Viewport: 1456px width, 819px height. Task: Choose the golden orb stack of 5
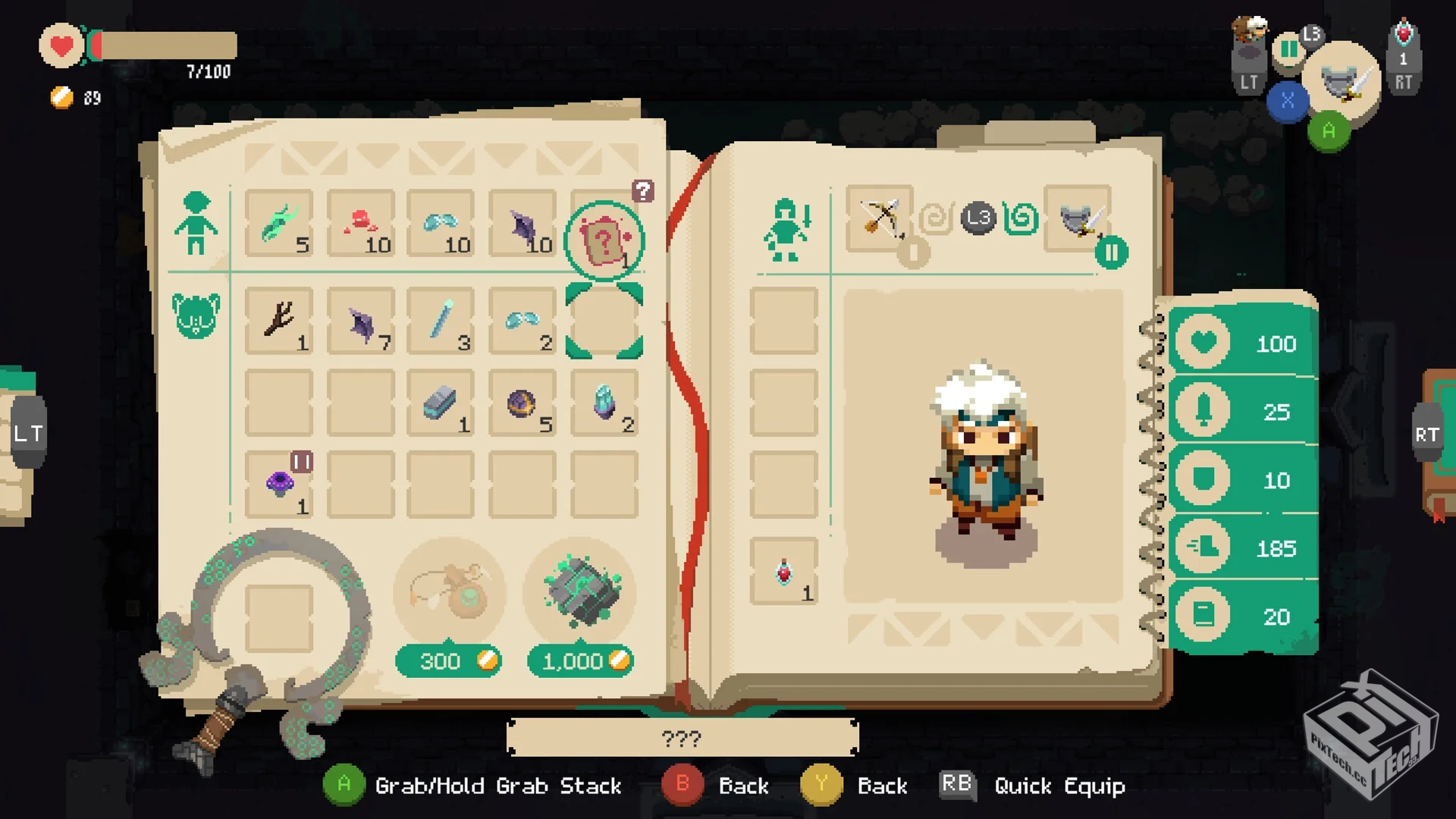pos(522,403)
